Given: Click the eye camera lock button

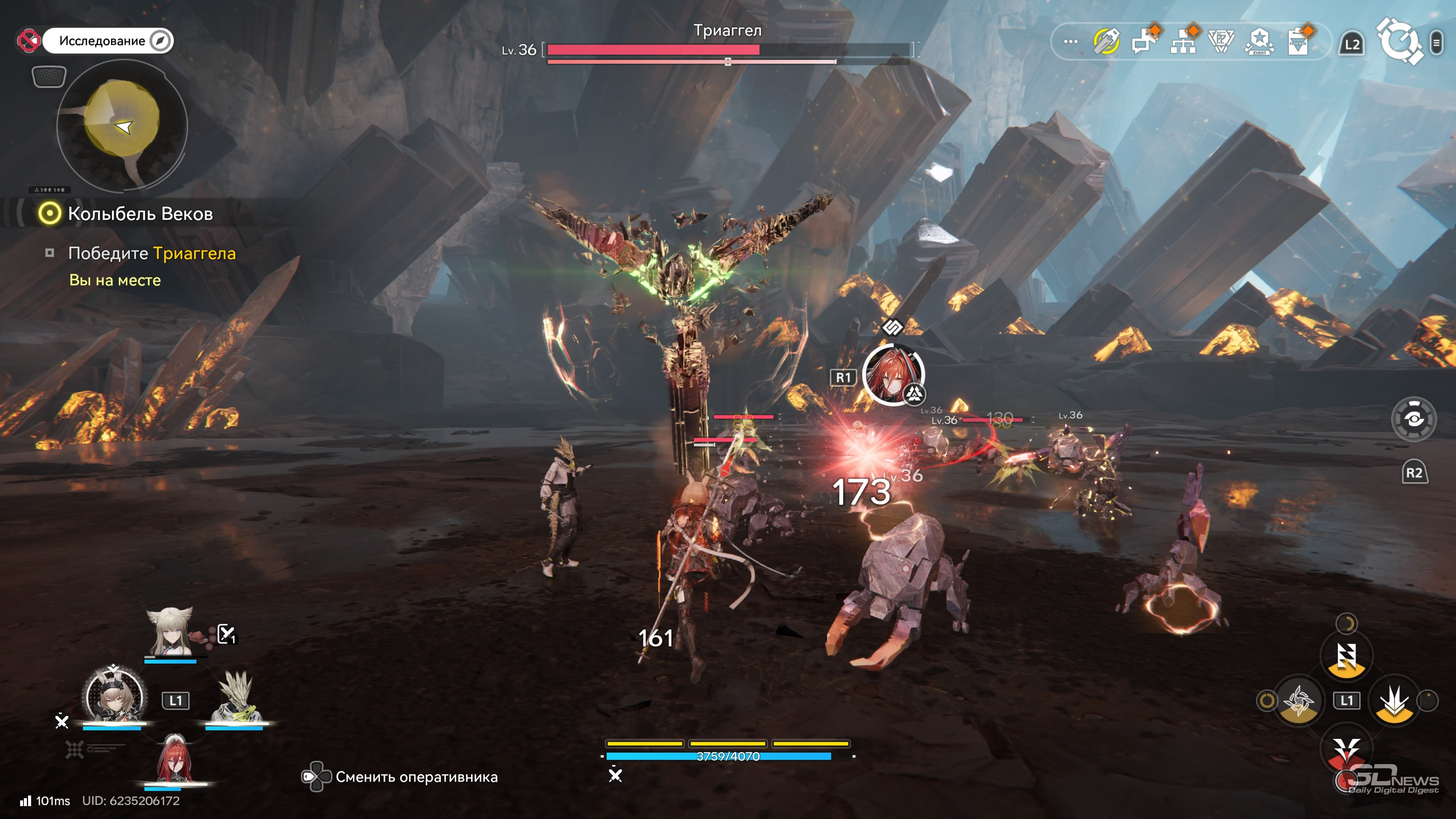Looking at the screenshot, I should pos(1413,419).
